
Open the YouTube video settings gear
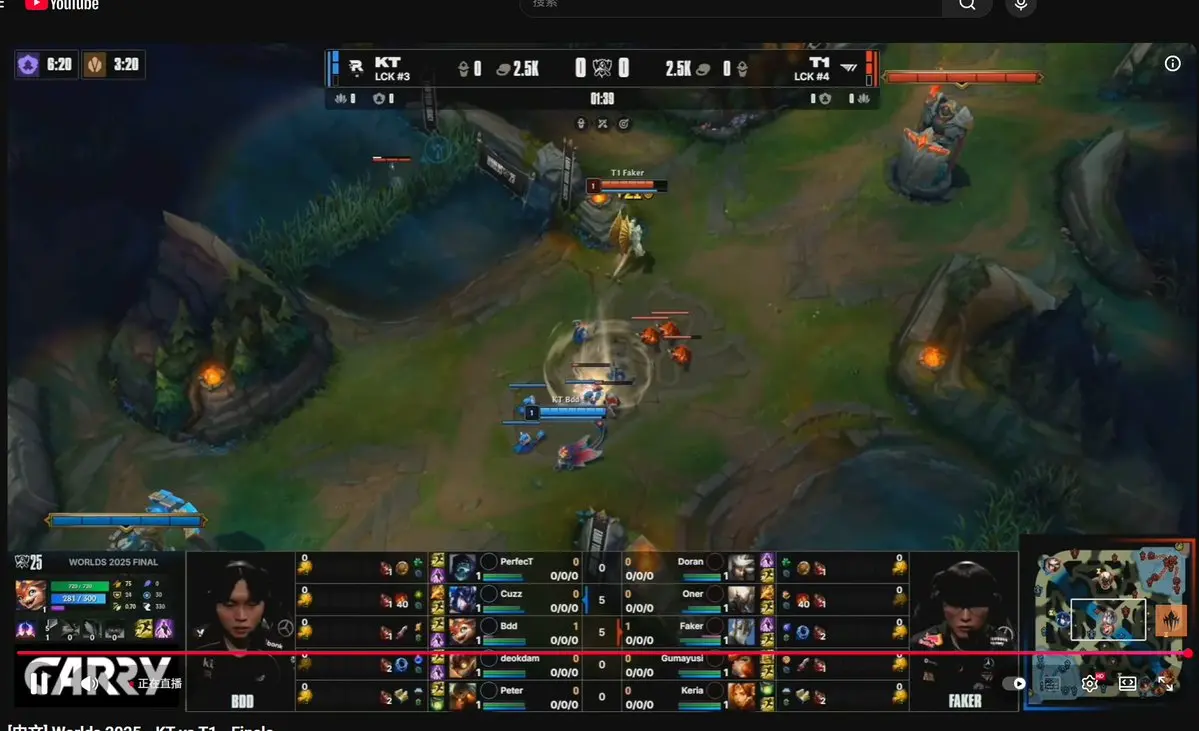point(1090,684)
